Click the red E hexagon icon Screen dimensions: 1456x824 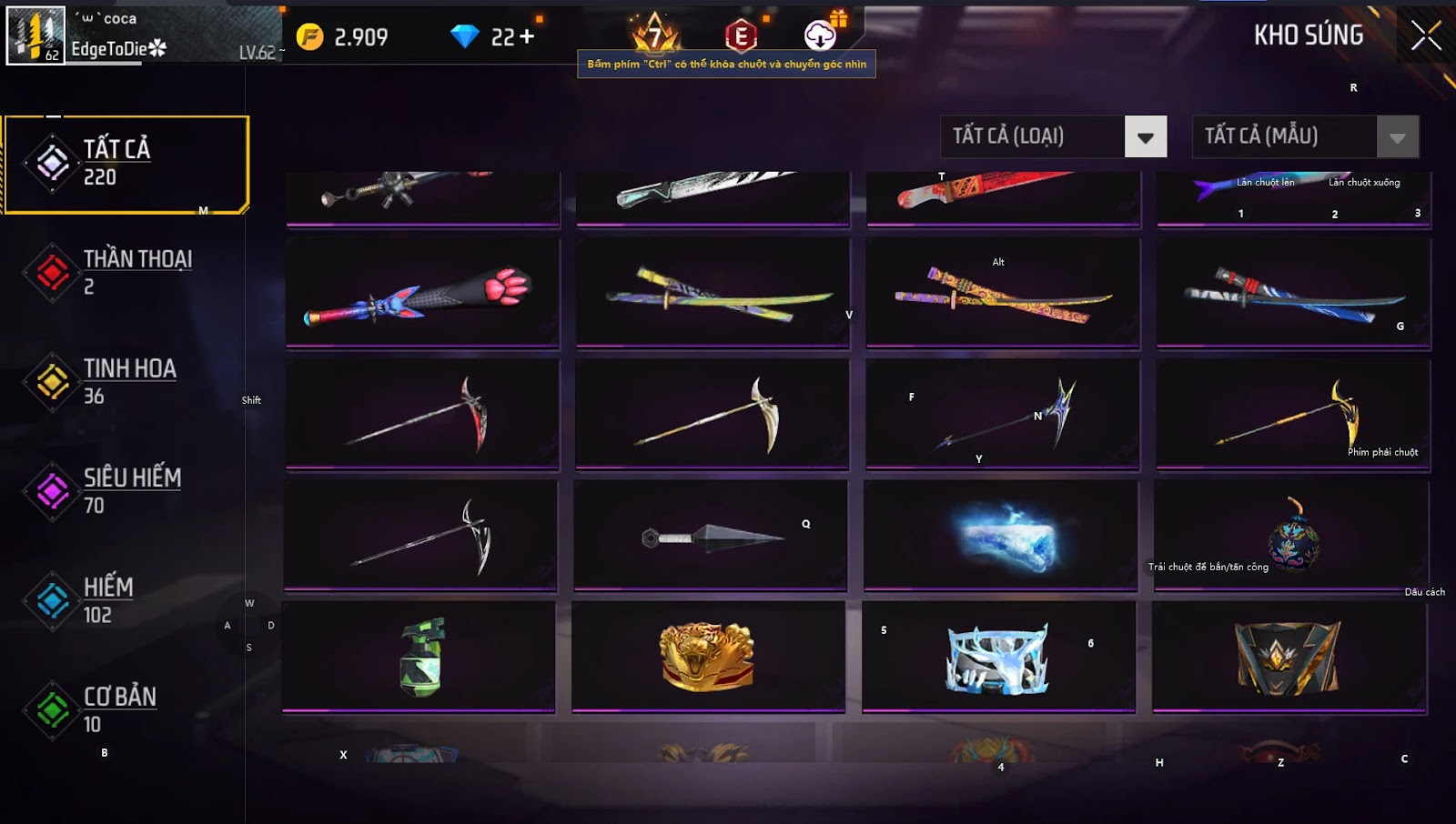click(741, 36)
